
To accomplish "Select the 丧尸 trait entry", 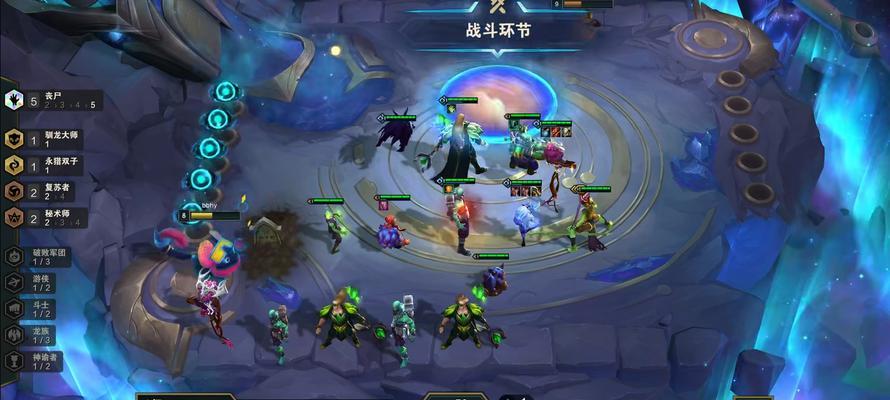I will [x=50, y=99].
